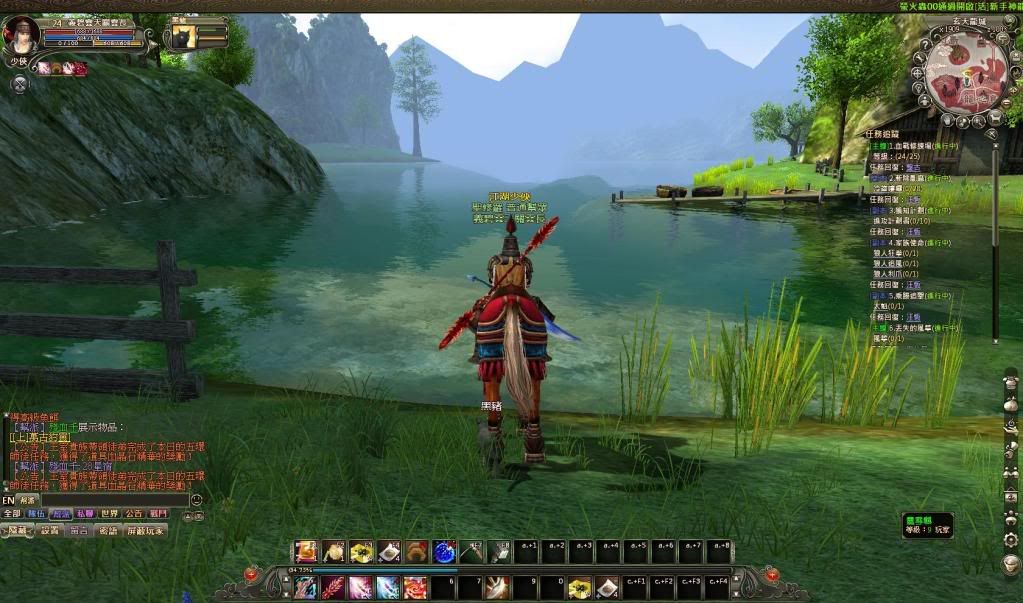Click the 密語 whisper button
This screenshot has width=1023, height=603.
[108, 530]
